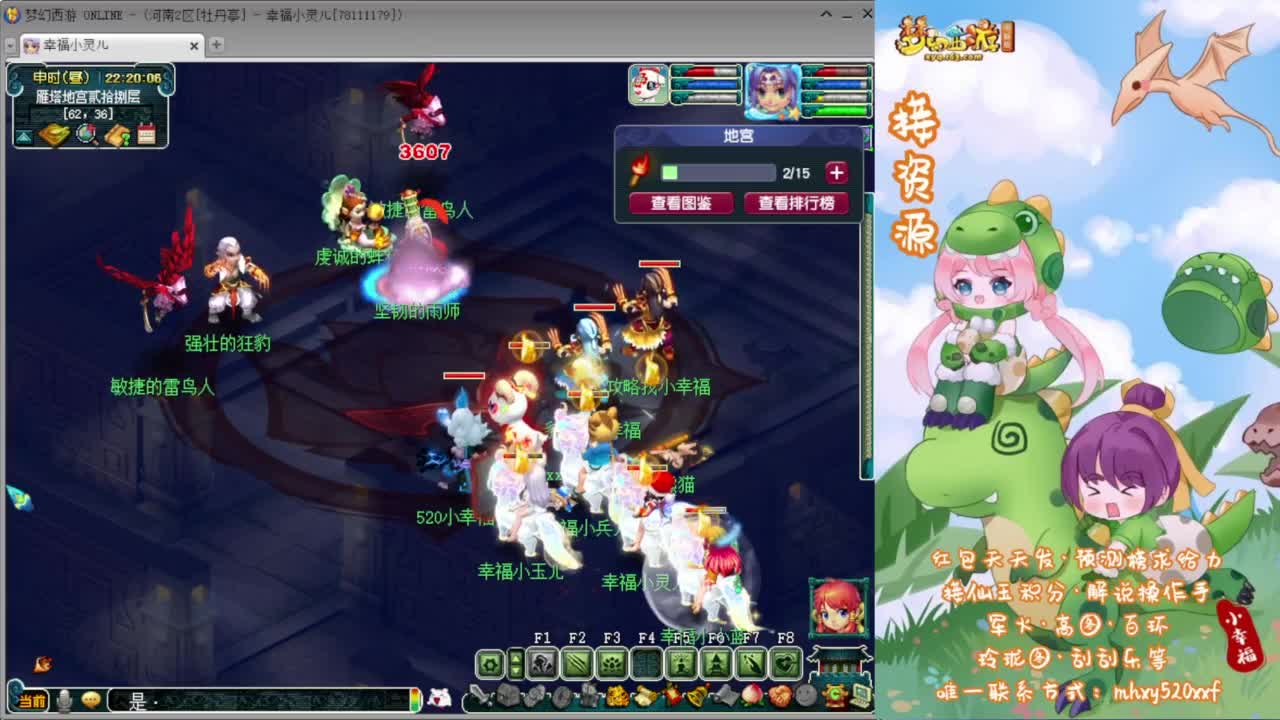Use the peach item icon in the quickbar

tap(754, 696)
